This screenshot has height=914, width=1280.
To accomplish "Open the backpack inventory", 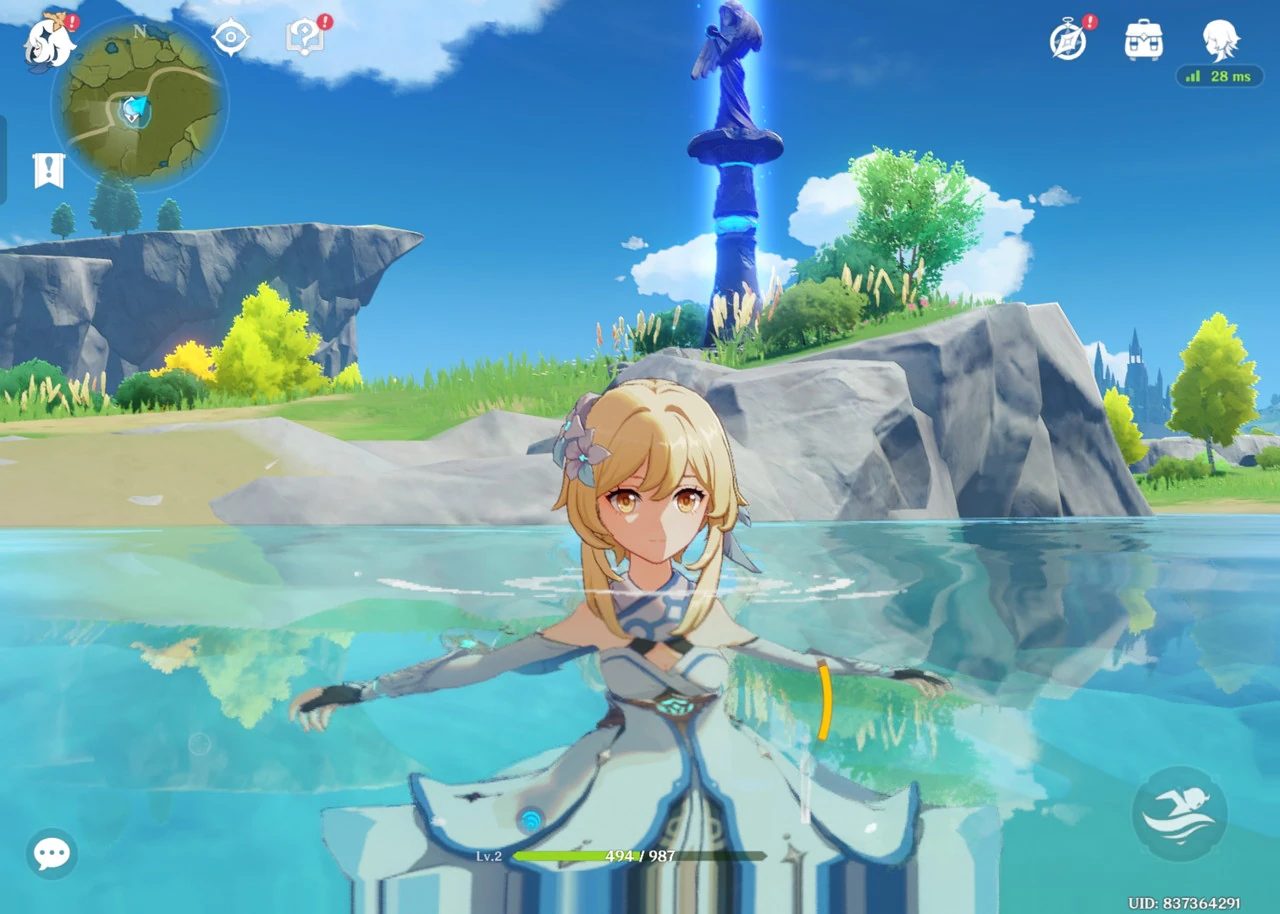I will pyautogui.click(x=1143, y=40).
